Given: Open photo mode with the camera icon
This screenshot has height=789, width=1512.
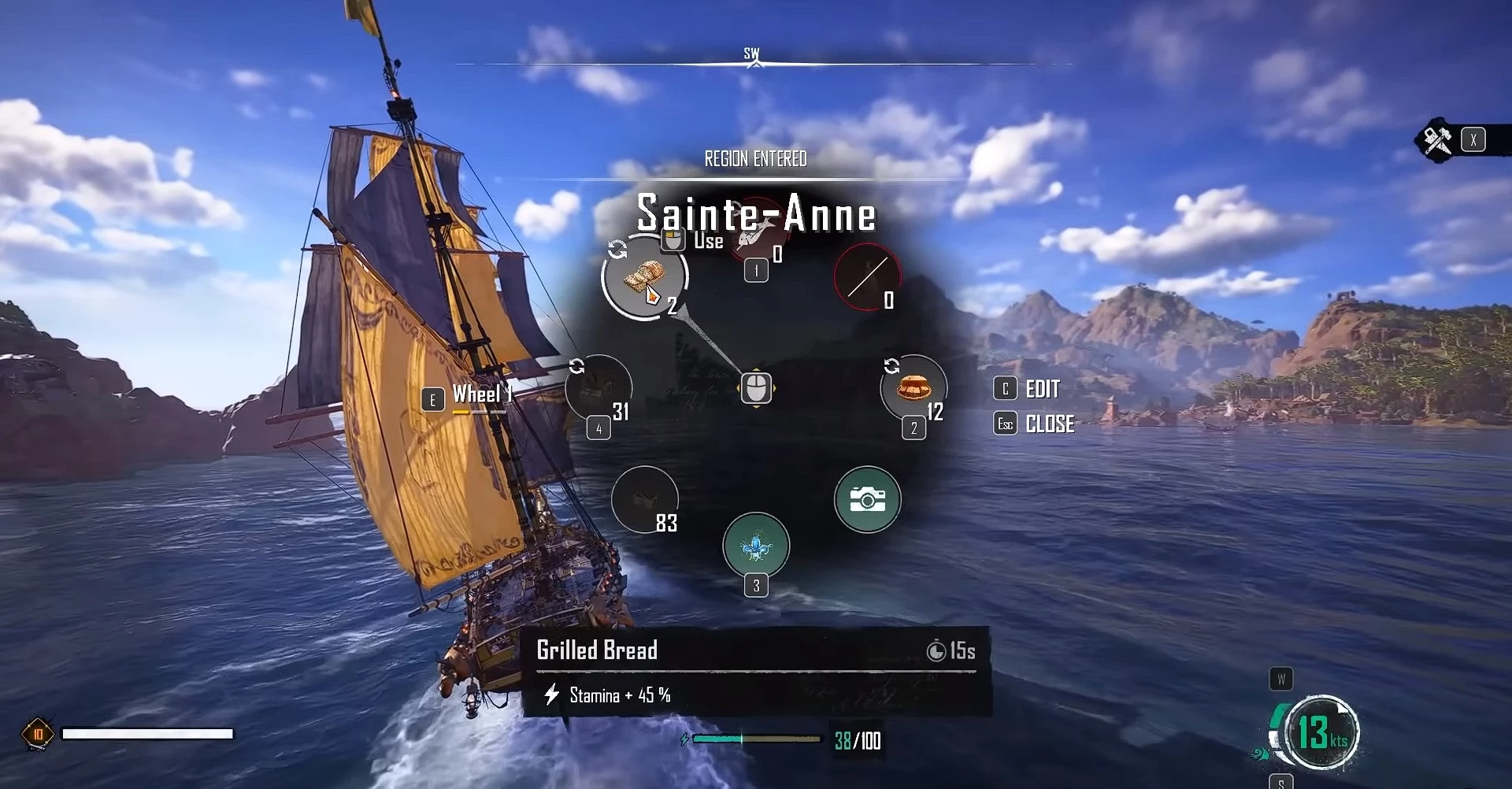Looking at the screenshot, I should pos(867,499).
